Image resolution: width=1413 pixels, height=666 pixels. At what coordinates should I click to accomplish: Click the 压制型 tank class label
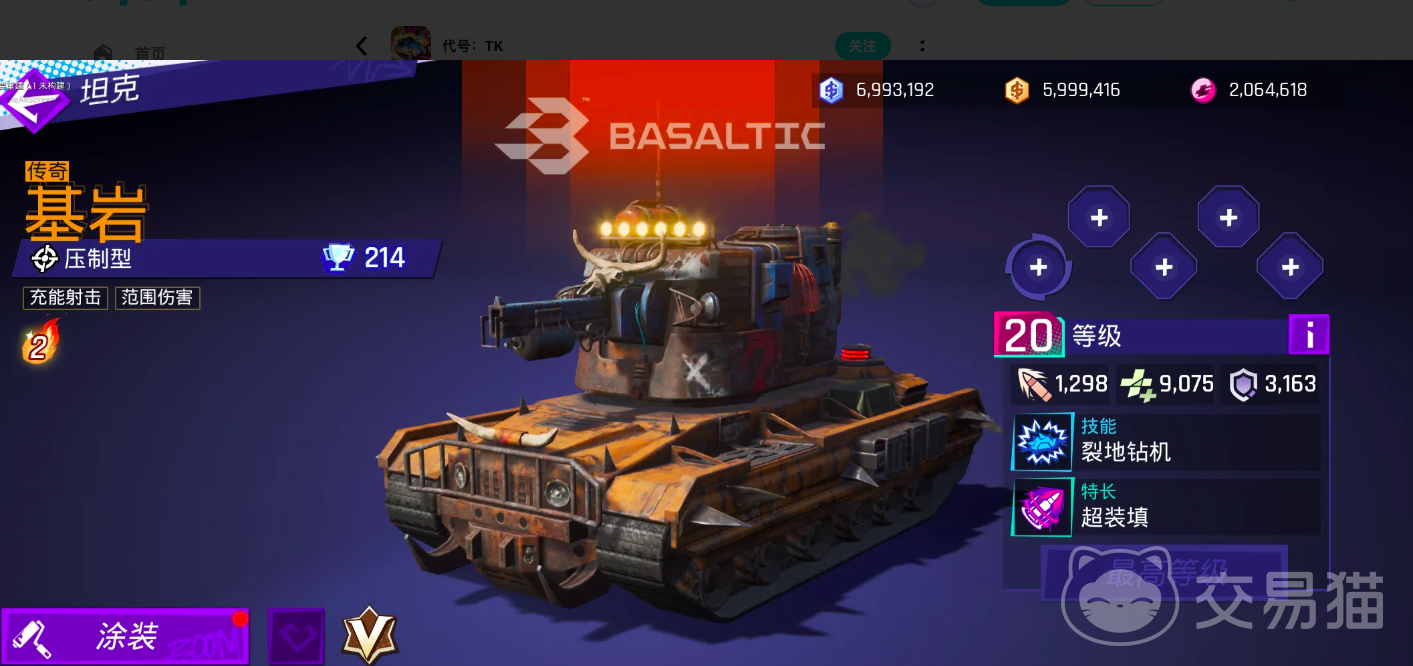tap(98, 259)
